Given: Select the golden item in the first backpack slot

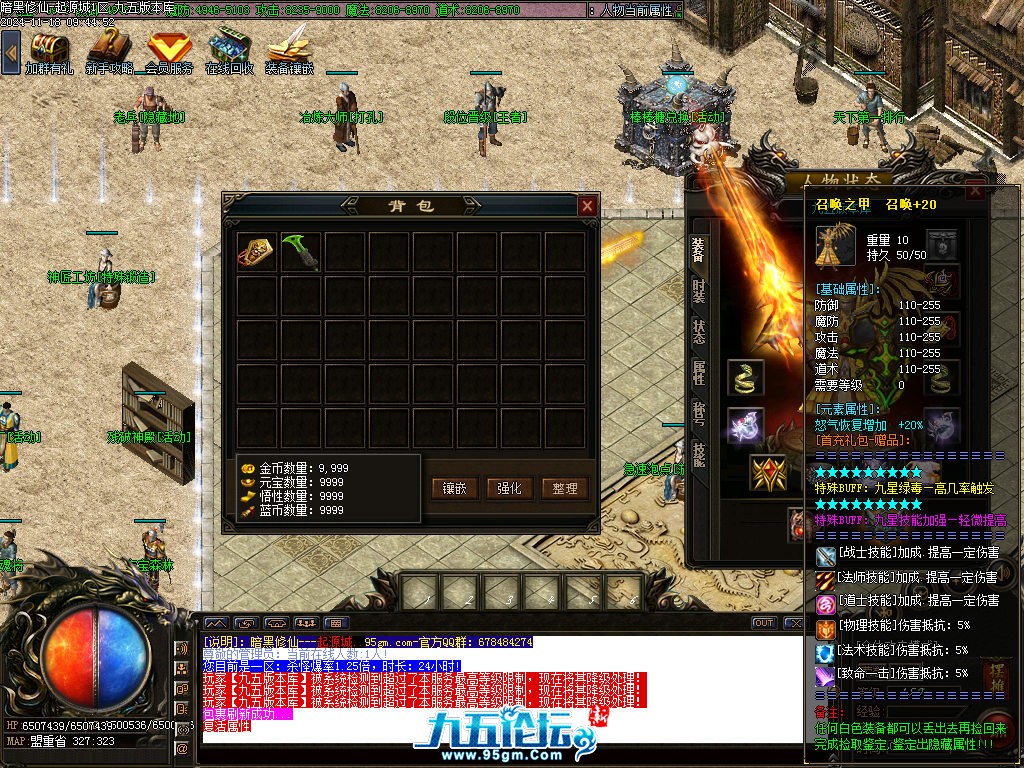Looking at the screenshot, I should click(257, 252).
